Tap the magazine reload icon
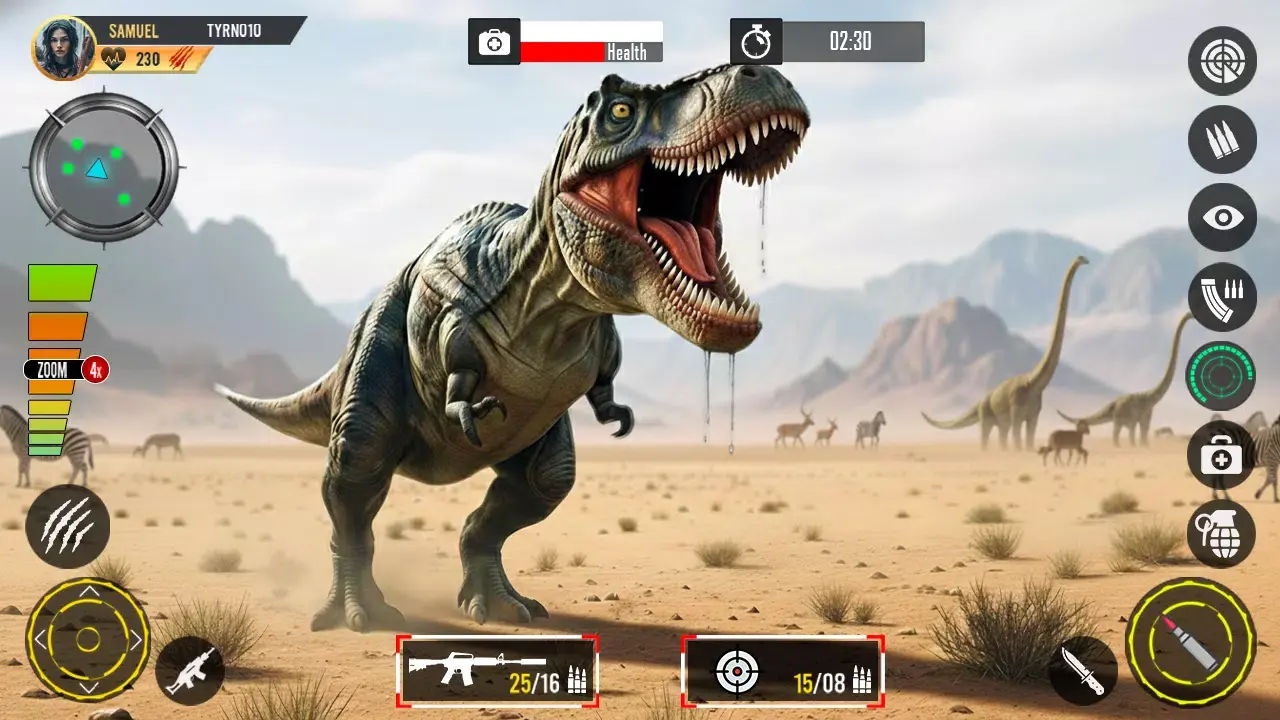This screenshot has height=720, width=1280. (1221, 298)
